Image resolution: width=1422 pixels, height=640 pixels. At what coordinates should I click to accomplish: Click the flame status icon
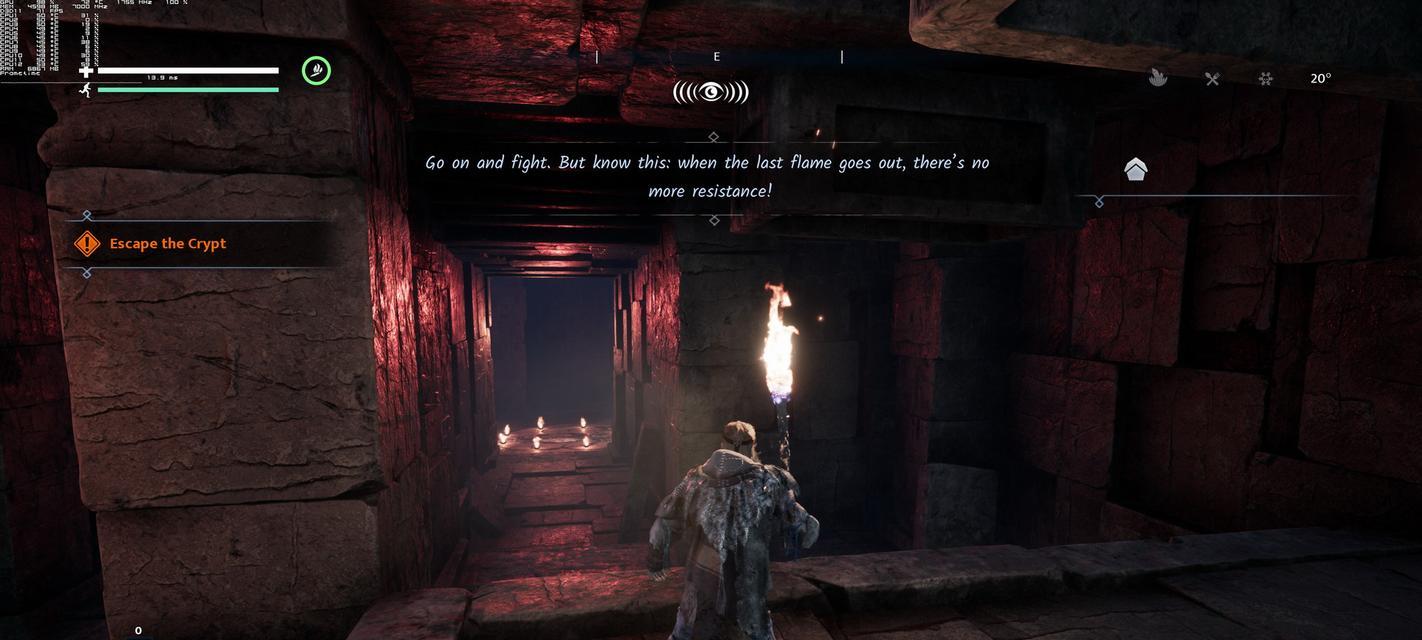1158,78
